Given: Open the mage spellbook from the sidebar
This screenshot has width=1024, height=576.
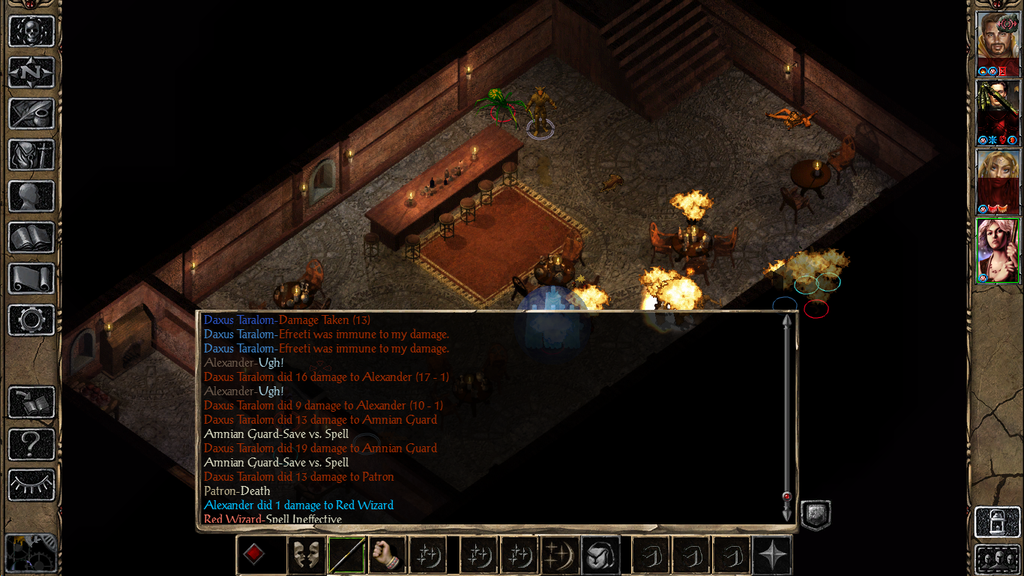Looking at the screenshot, I should 31,237.
